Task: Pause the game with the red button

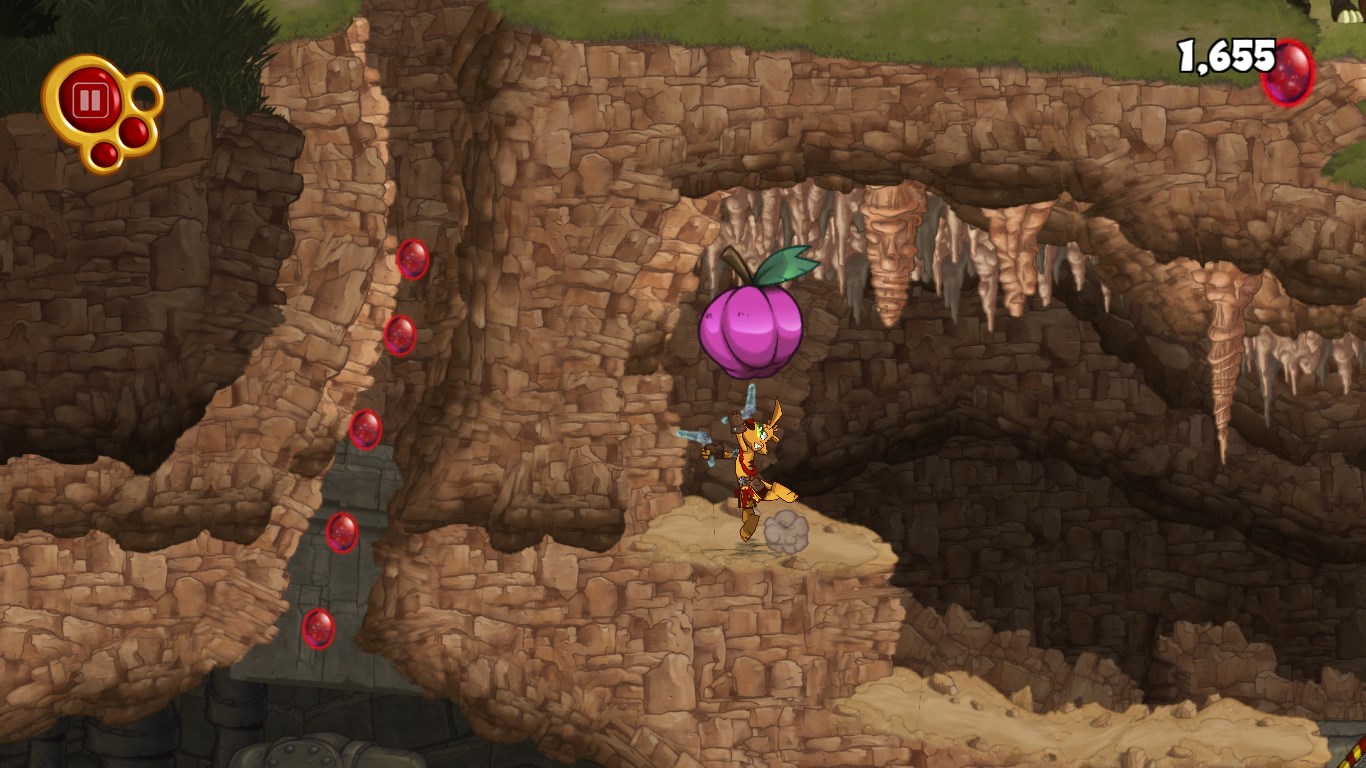Action: pos(89,100)
